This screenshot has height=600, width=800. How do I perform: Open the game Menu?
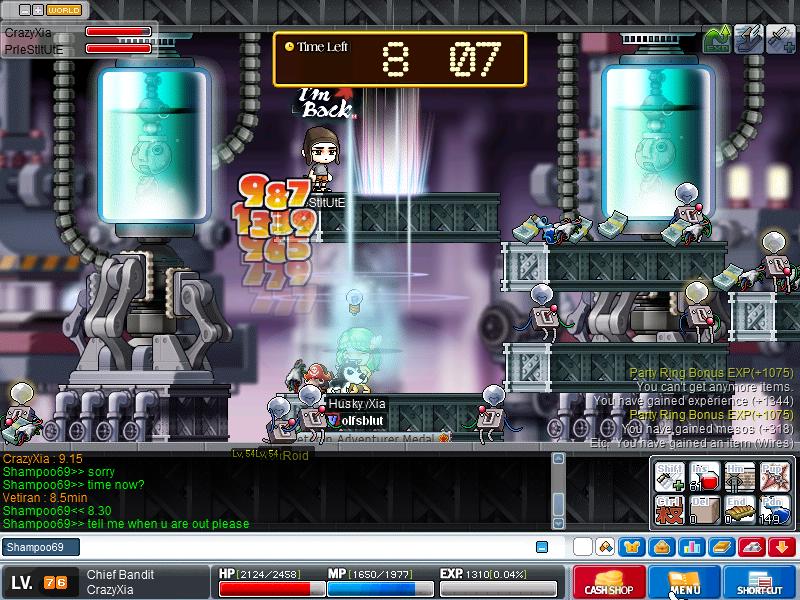pos(685,582)
